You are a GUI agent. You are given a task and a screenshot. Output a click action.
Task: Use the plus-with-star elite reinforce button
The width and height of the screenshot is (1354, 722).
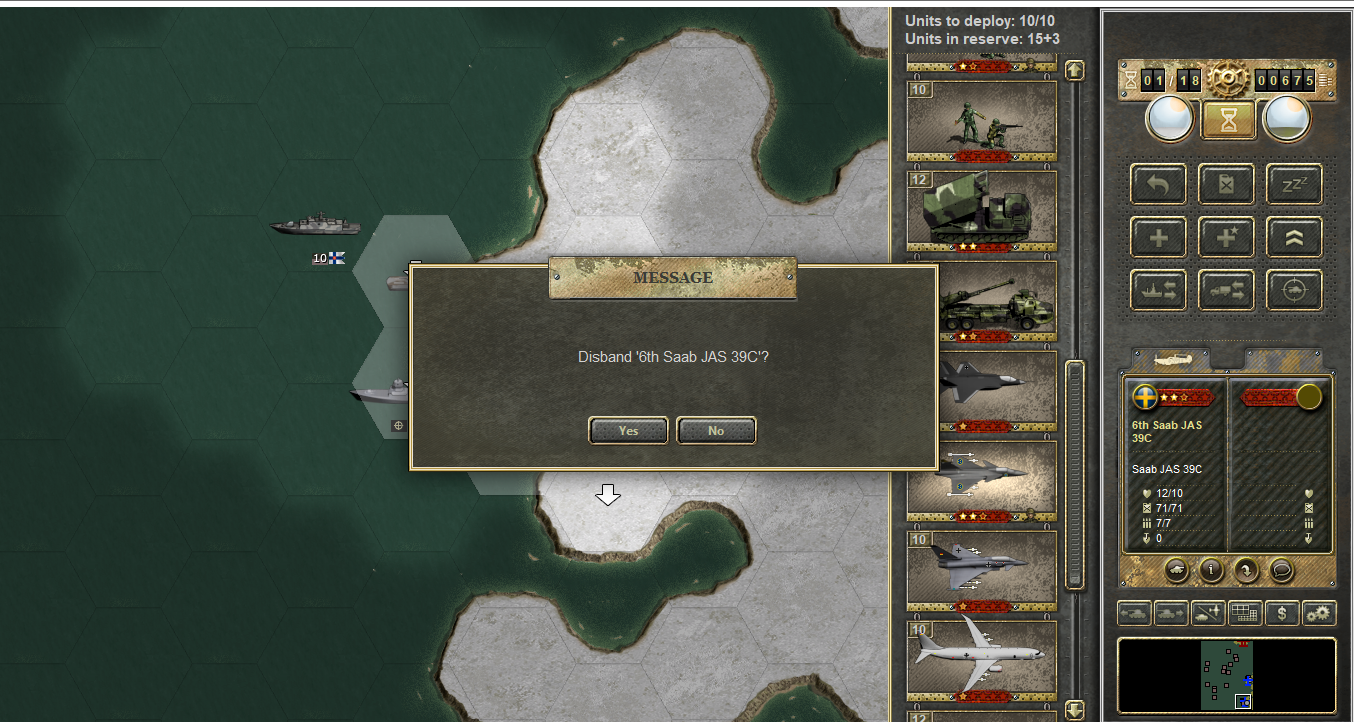(1227, 237)
